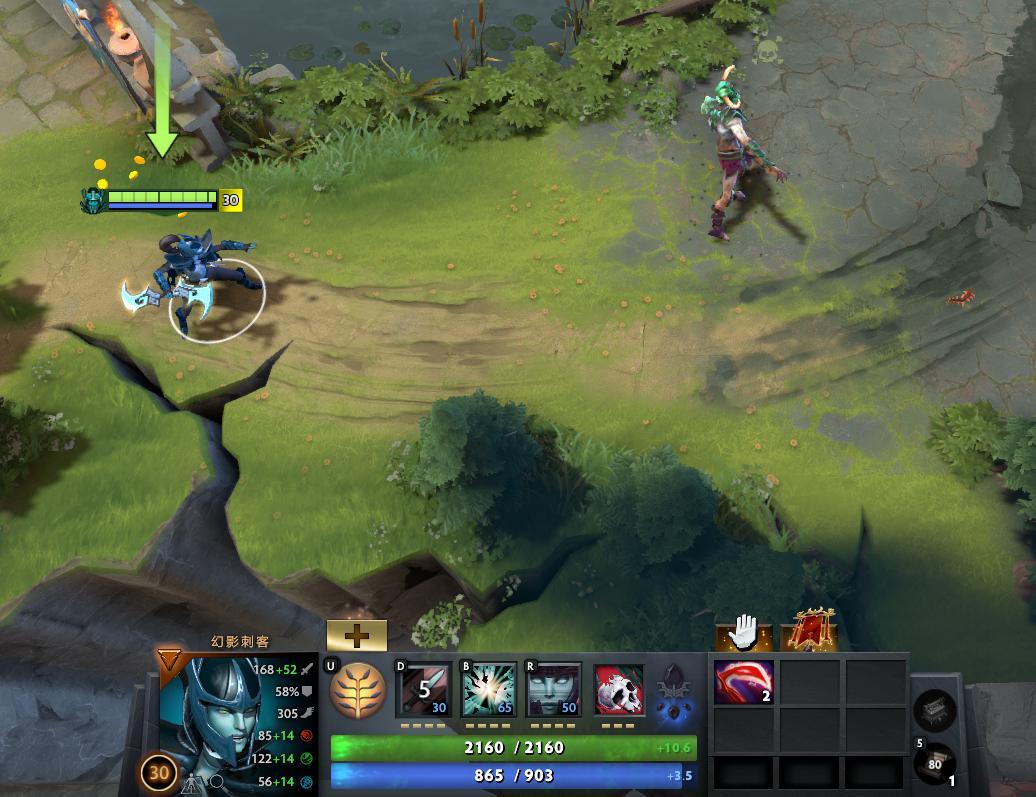Click the golden plus level-up button

(x=357, y=636)
